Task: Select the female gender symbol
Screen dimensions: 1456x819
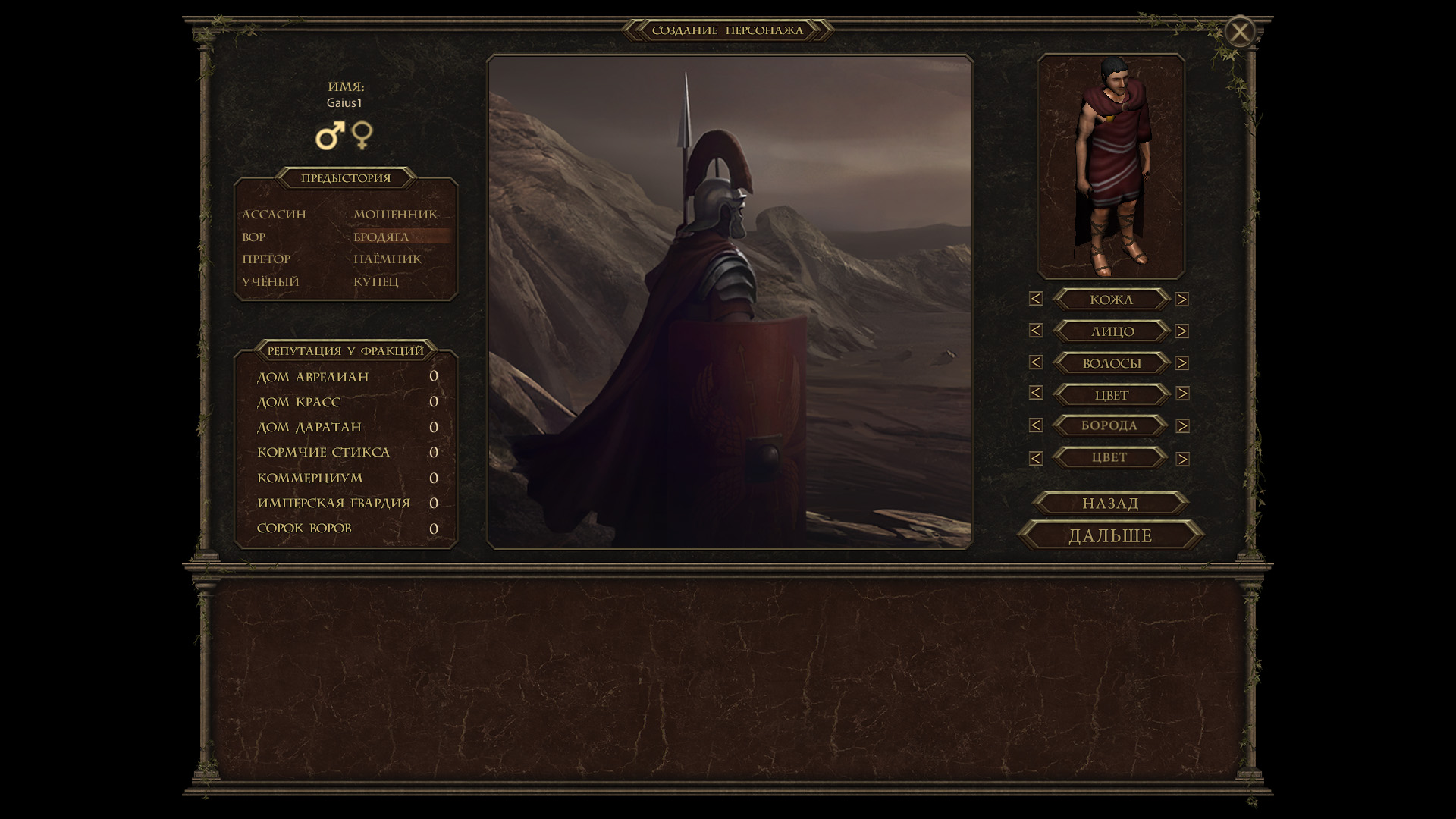Action: 362,136
